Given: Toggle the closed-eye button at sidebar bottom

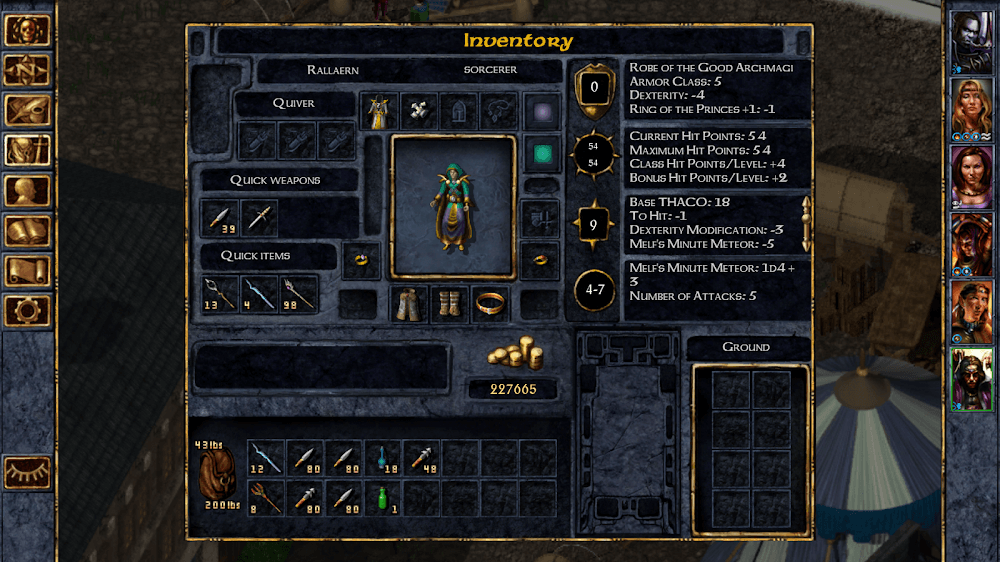Looking at the screenshot, I should [x=27, y=472].
